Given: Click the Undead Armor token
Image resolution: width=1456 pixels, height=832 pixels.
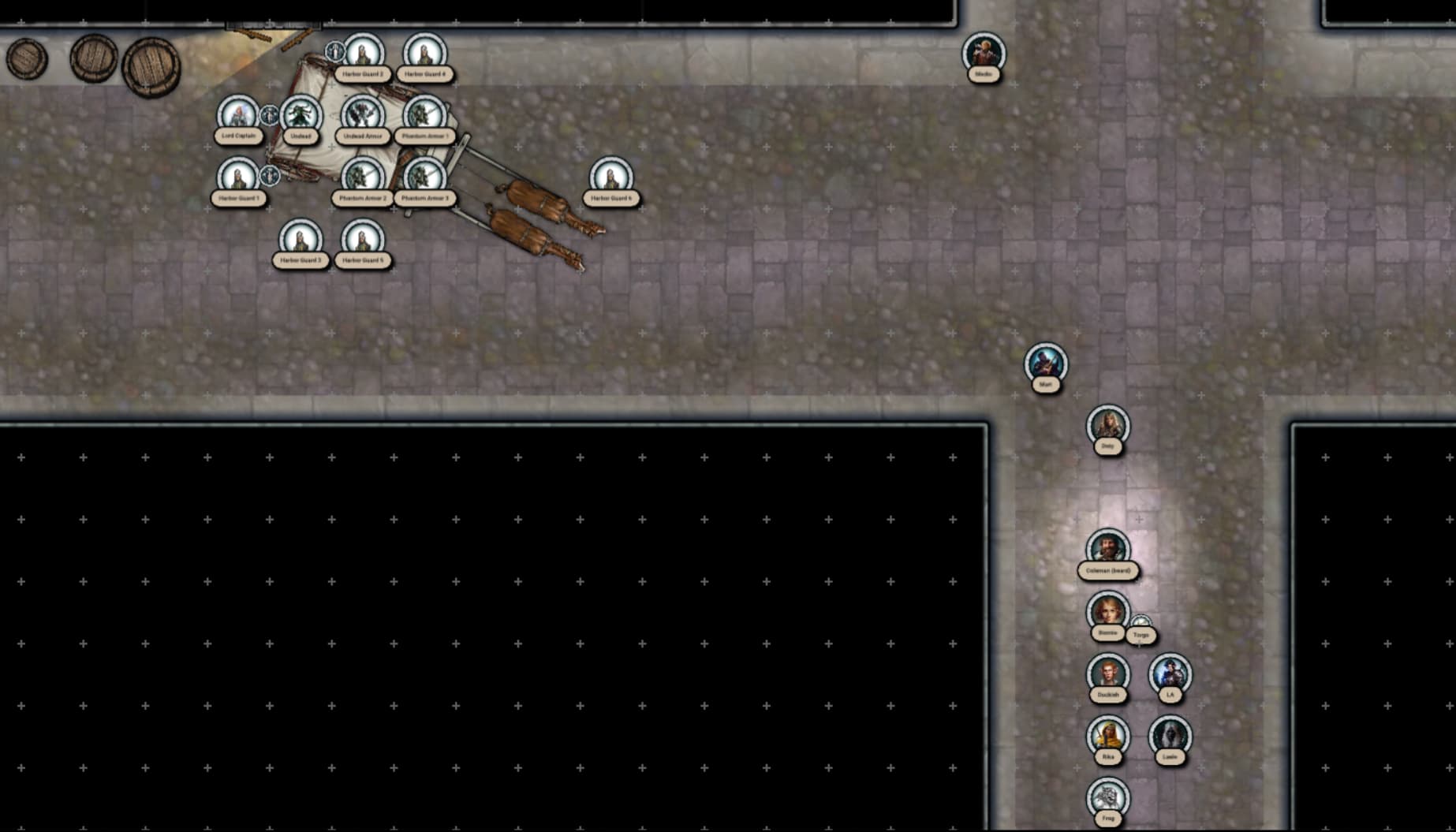Looking at the screenshot, I should coord(363,115).
